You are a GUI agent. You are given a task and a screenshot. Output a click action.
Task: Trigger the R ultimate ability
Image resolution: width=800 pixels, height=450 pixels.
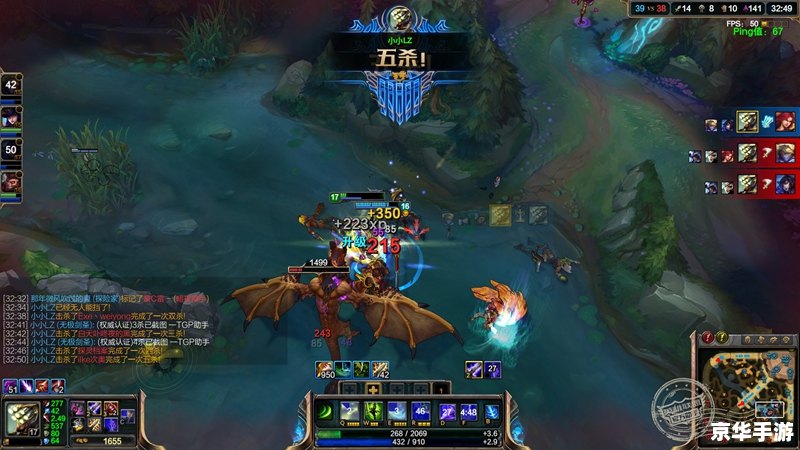click(421, 411)
